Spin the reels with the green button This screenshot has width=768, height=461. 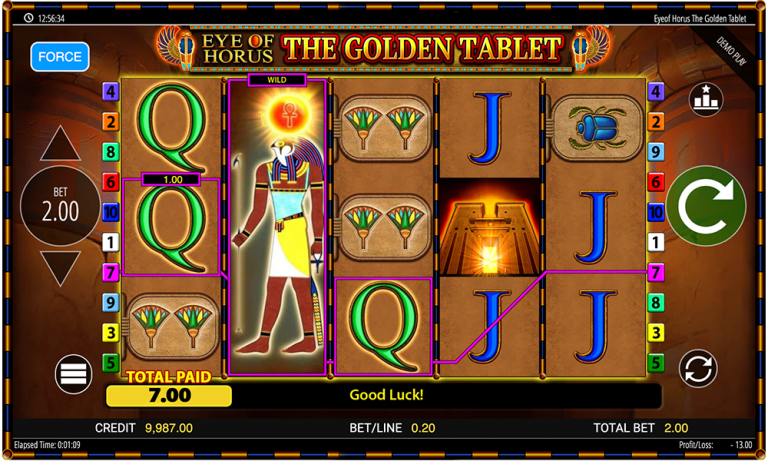(706, 206)
